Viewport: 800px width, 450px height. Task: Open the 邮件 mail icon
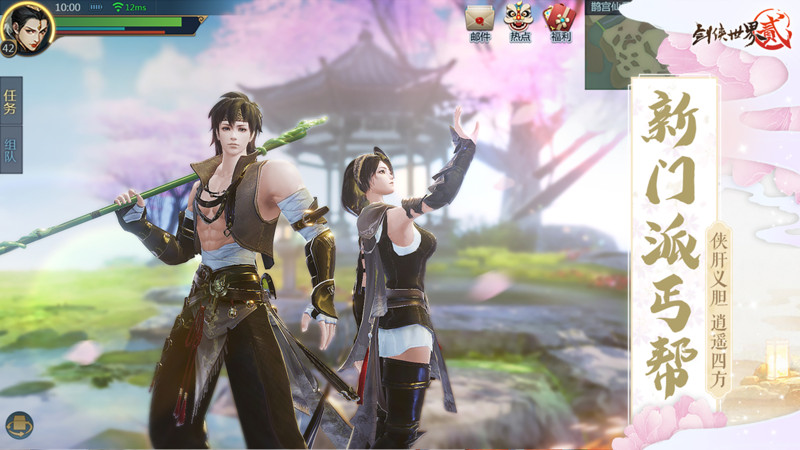coord(480,19)
